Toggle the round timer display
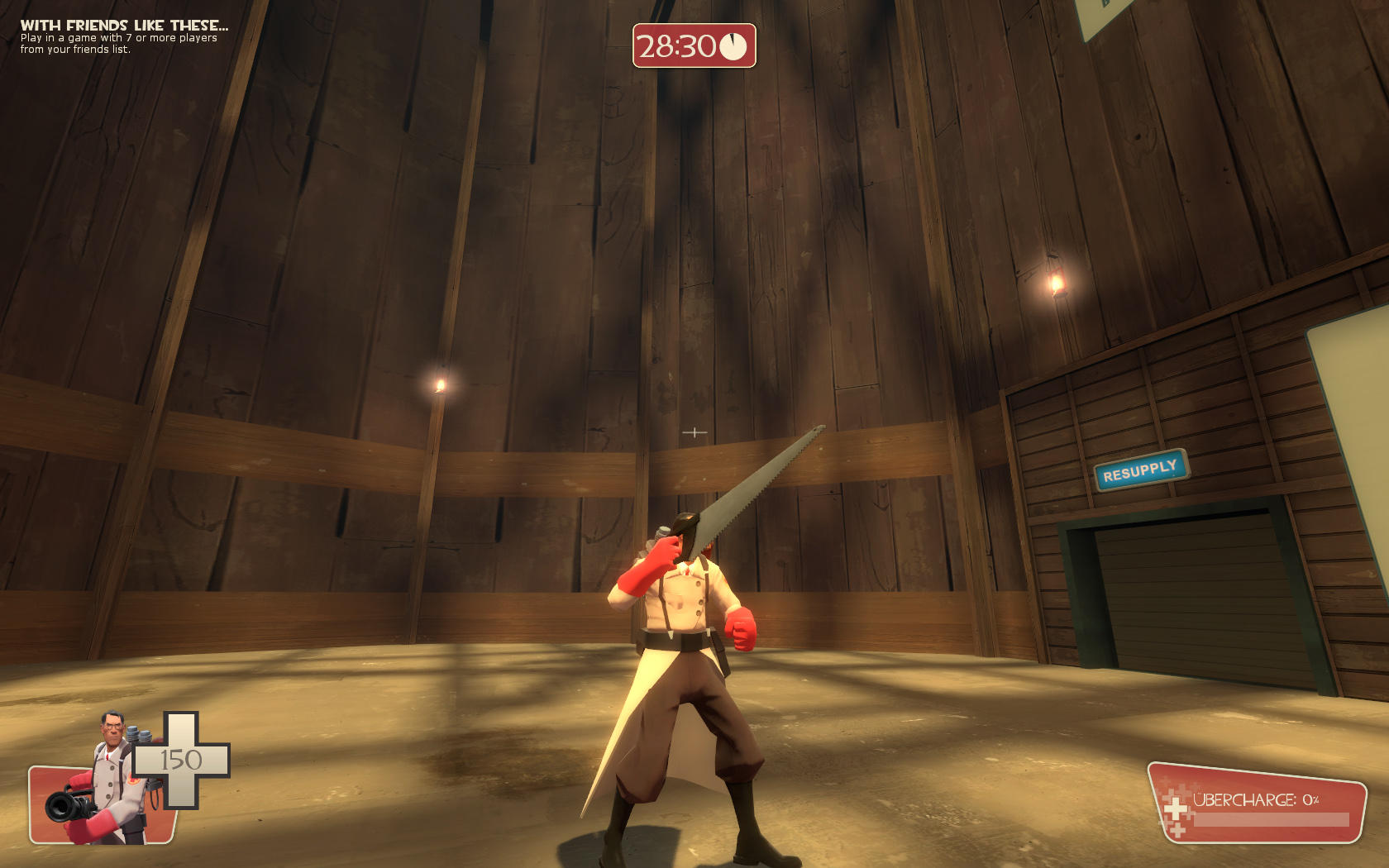 click(694, 47)
